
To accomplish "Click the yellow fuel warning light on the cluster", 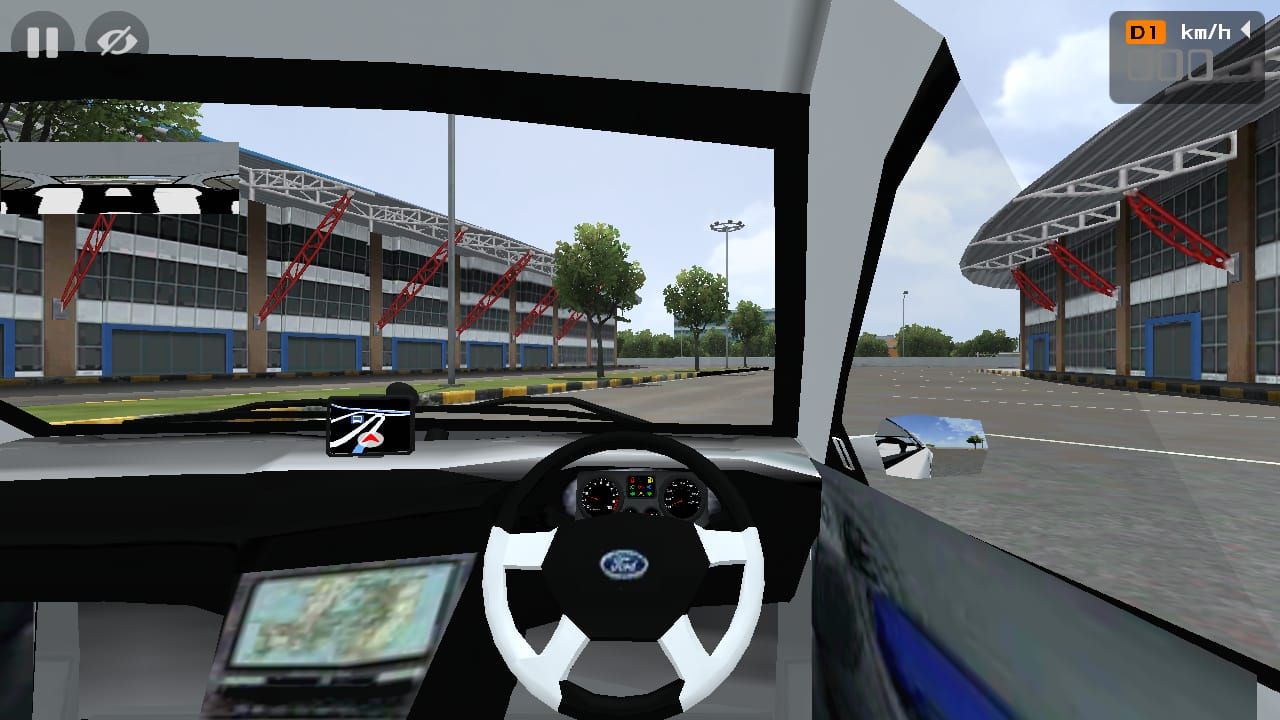I will point(650,480).
